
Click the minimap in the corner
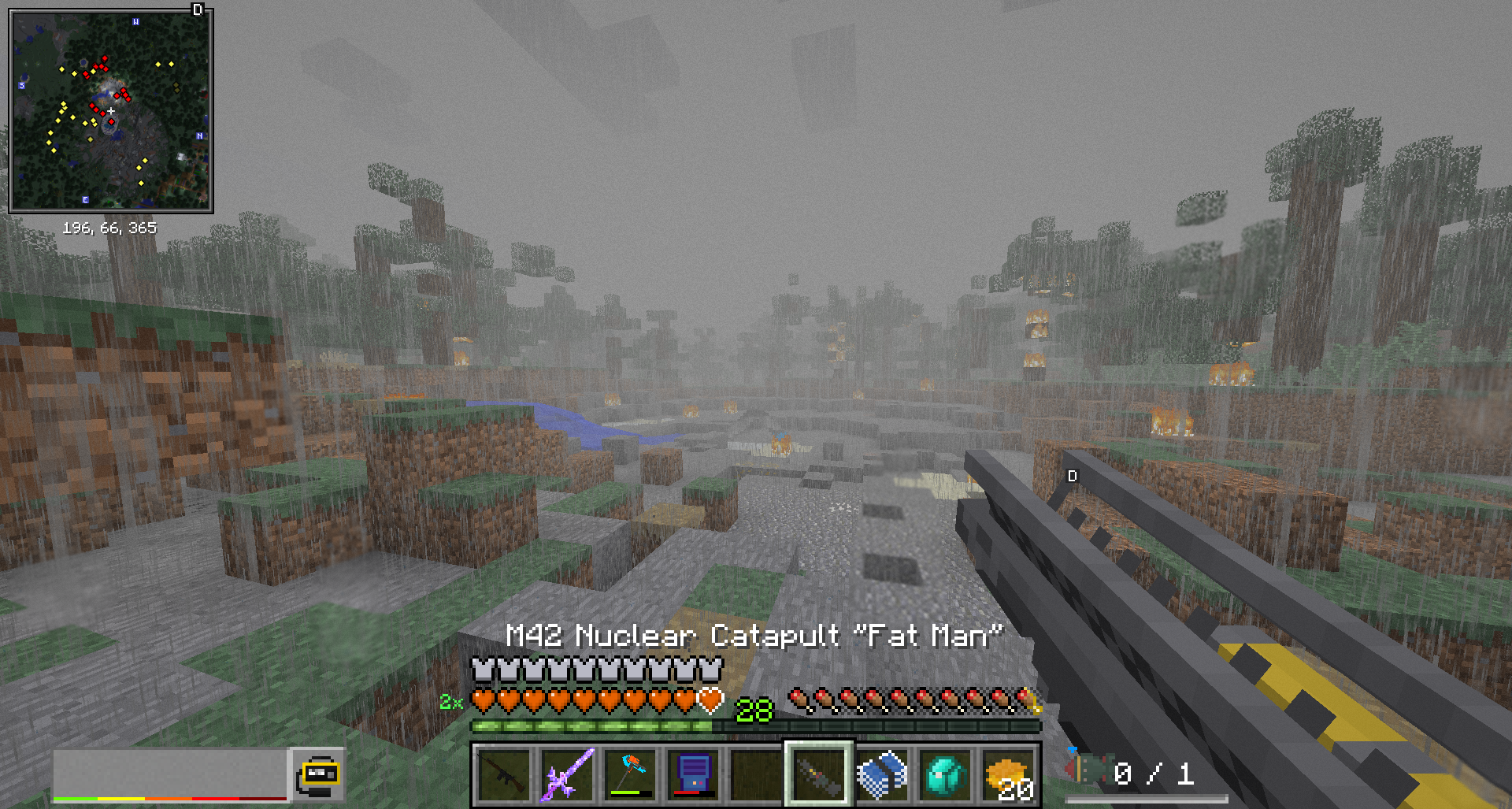pyautogui.click(x=111, y=111)
